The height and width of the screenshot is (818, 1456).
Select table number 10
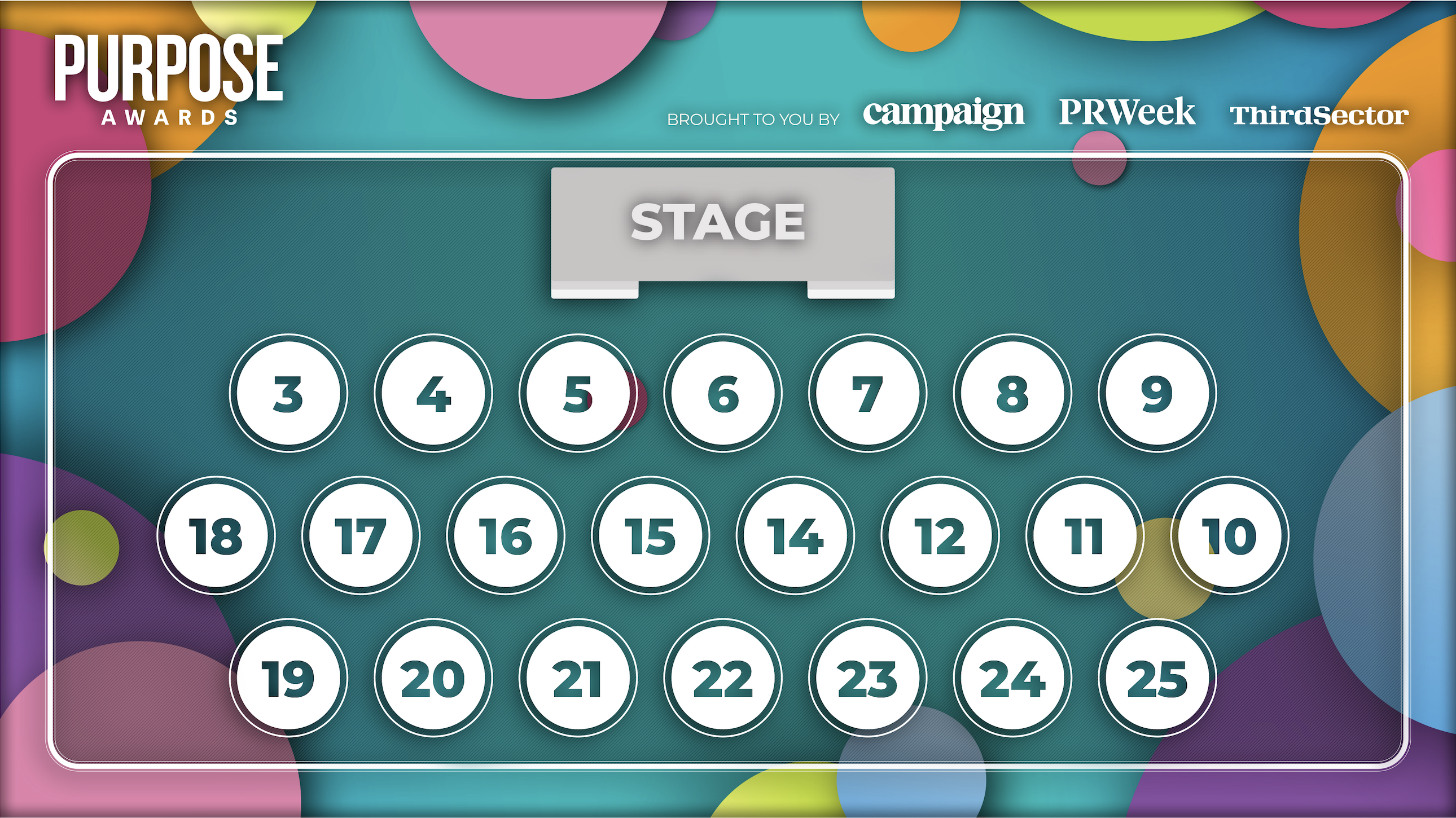coord(1229,535)
